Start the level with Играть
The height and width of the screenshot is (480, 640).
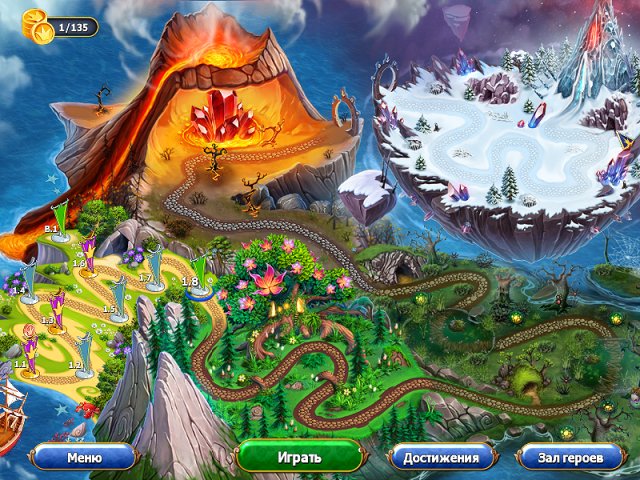tap(298, 458)
